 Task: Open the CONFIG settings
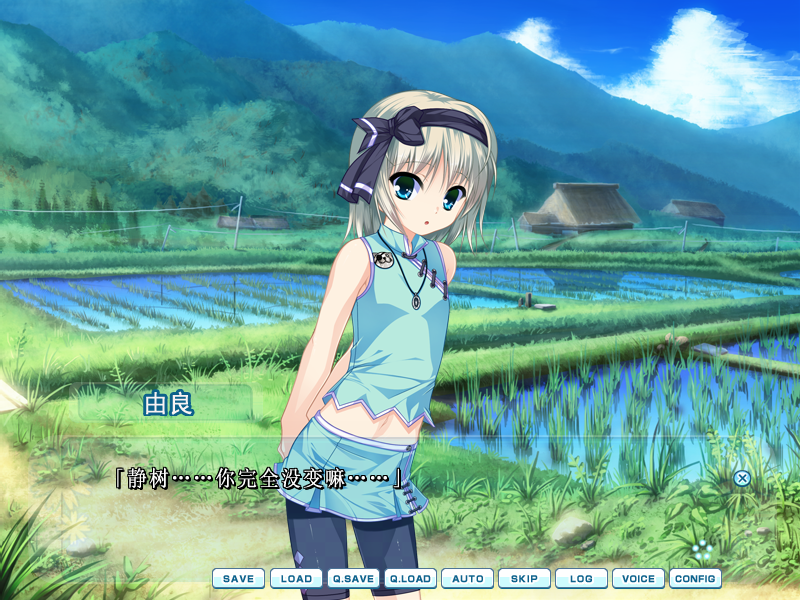pos(695,578)
